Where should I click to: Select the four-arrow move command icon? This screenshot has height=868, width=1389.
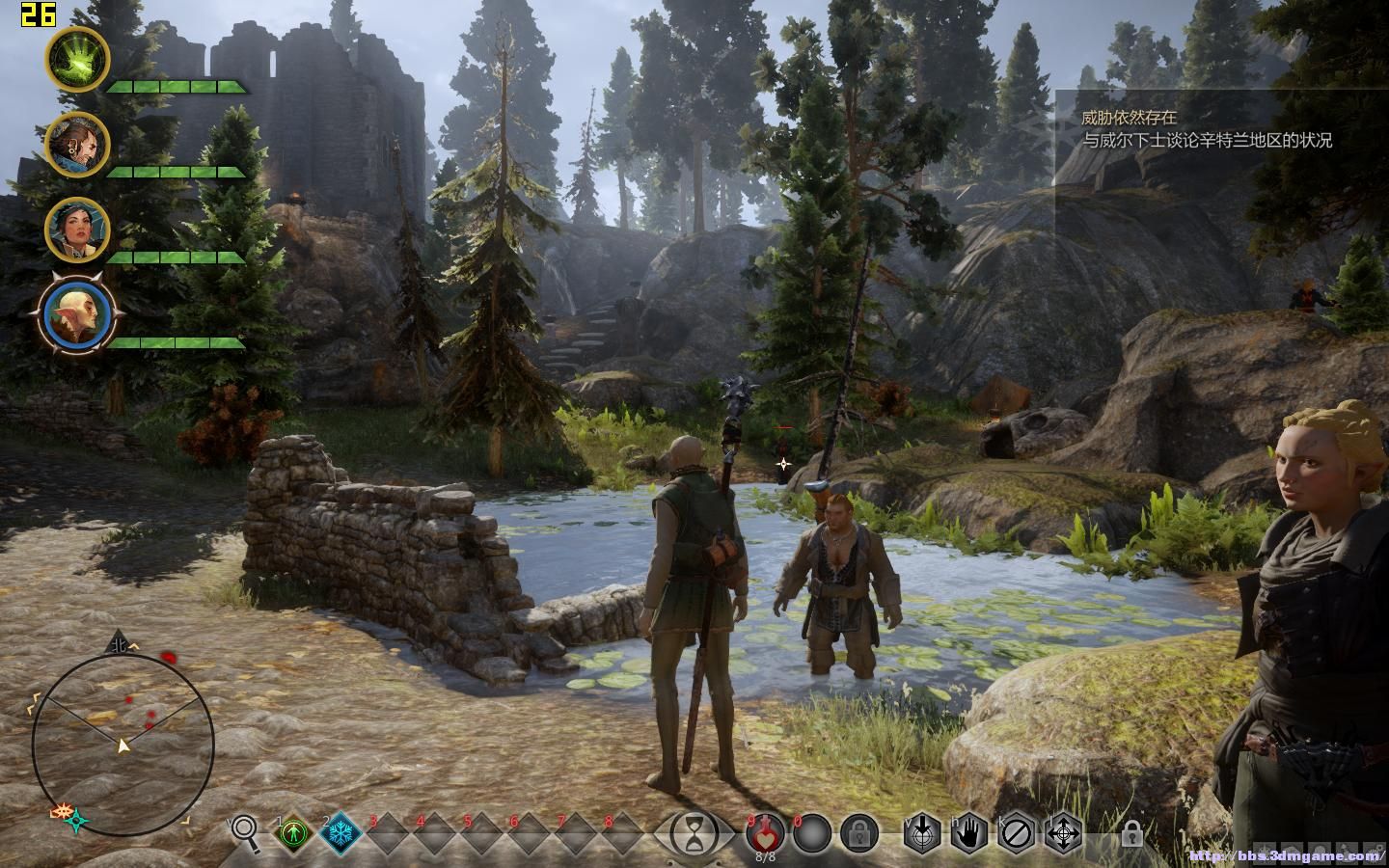1063,831
